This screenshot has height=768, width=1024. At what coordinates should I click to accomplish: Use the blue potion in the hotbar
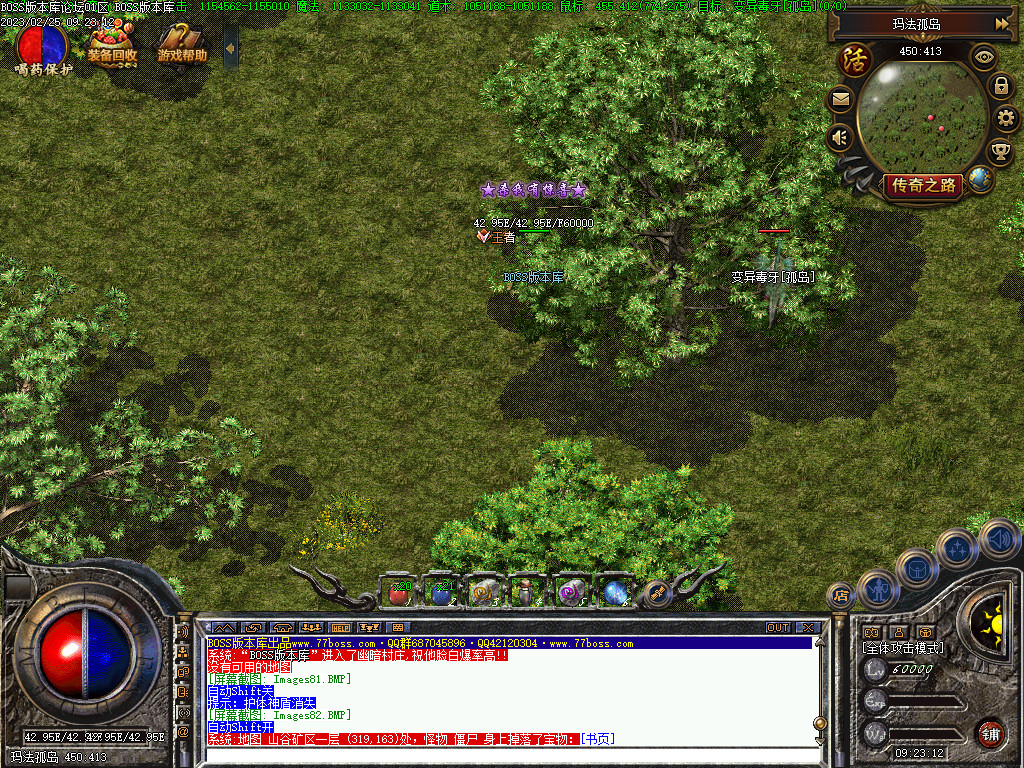click(441, 593)
